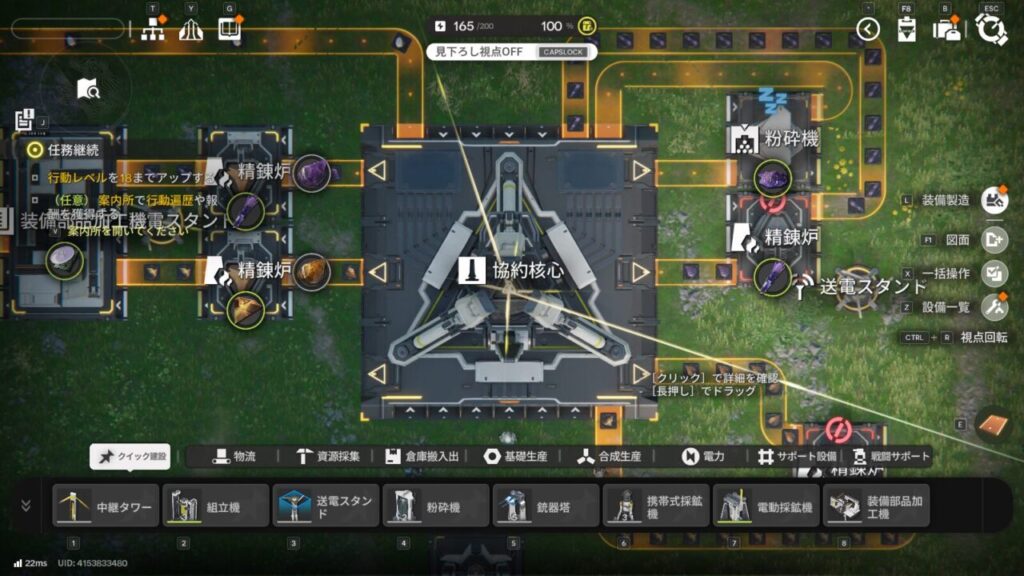Switch to the 倉庫搬入出 tab

pos(425,456)
